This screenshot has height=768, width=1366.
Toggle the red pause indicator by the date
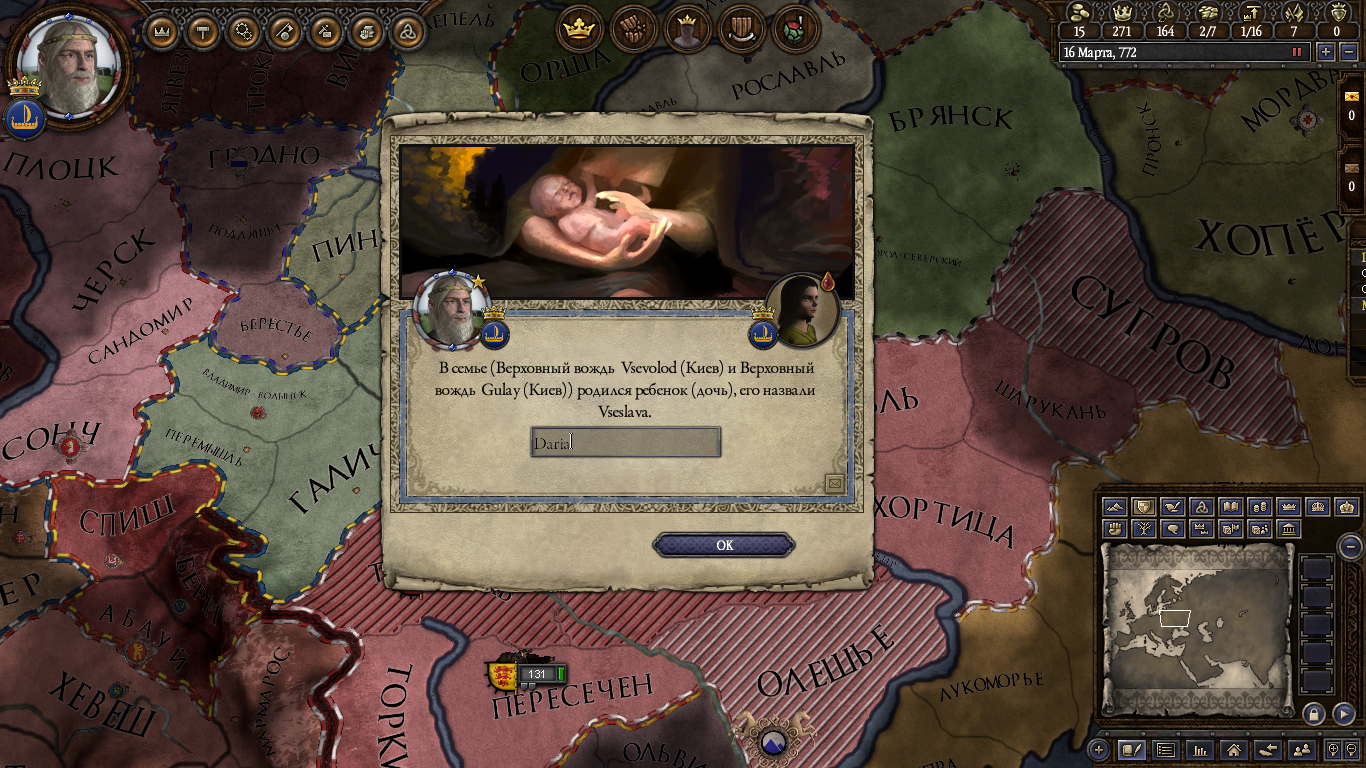pos(1298,52)
